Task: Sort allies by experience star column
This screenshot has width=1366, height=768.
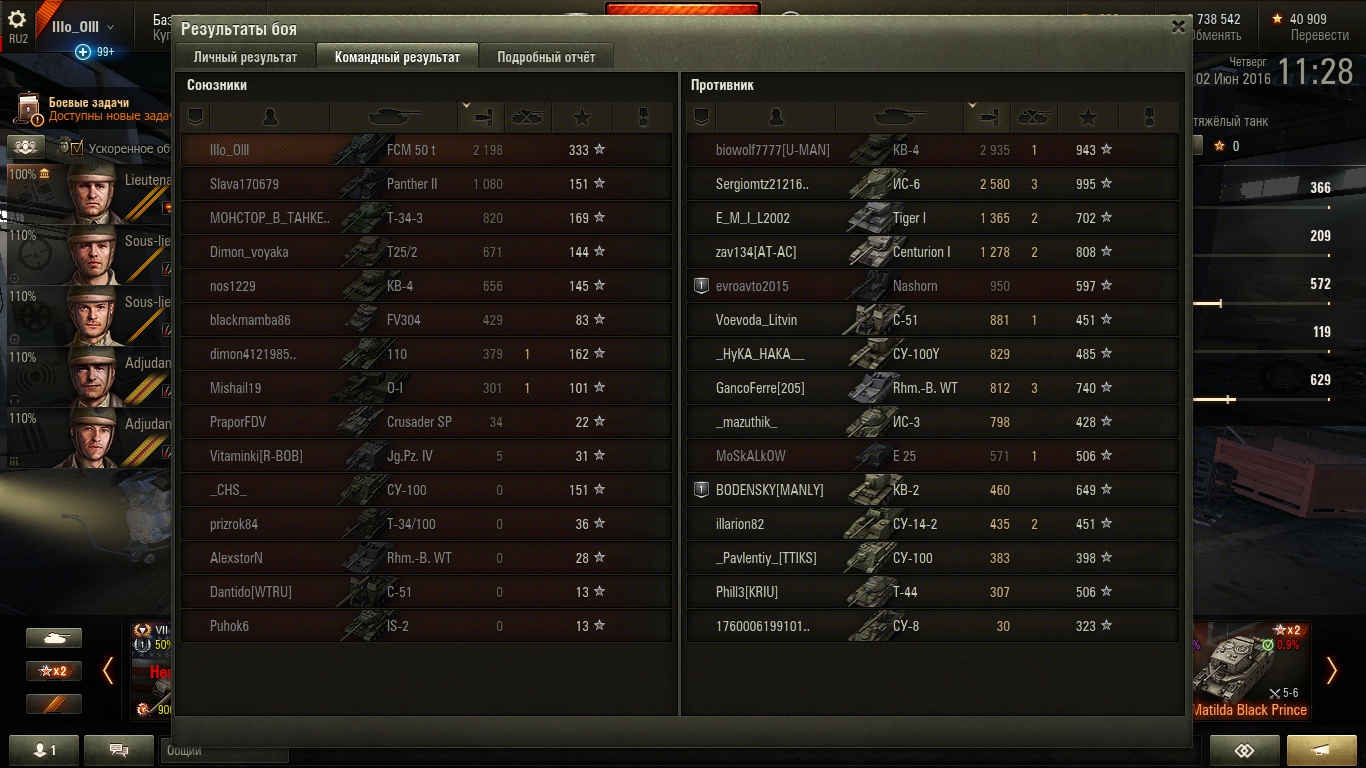Action: coord(582,117)
